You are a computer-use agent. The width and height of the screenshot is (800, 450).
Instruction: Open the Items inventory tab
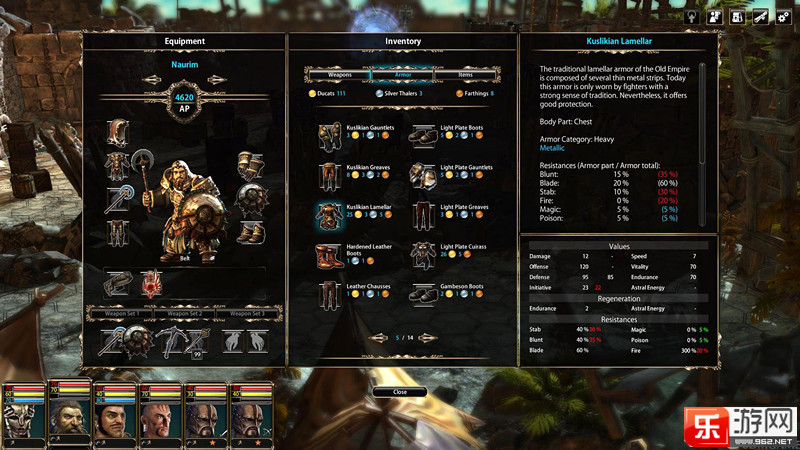(466, 74)
